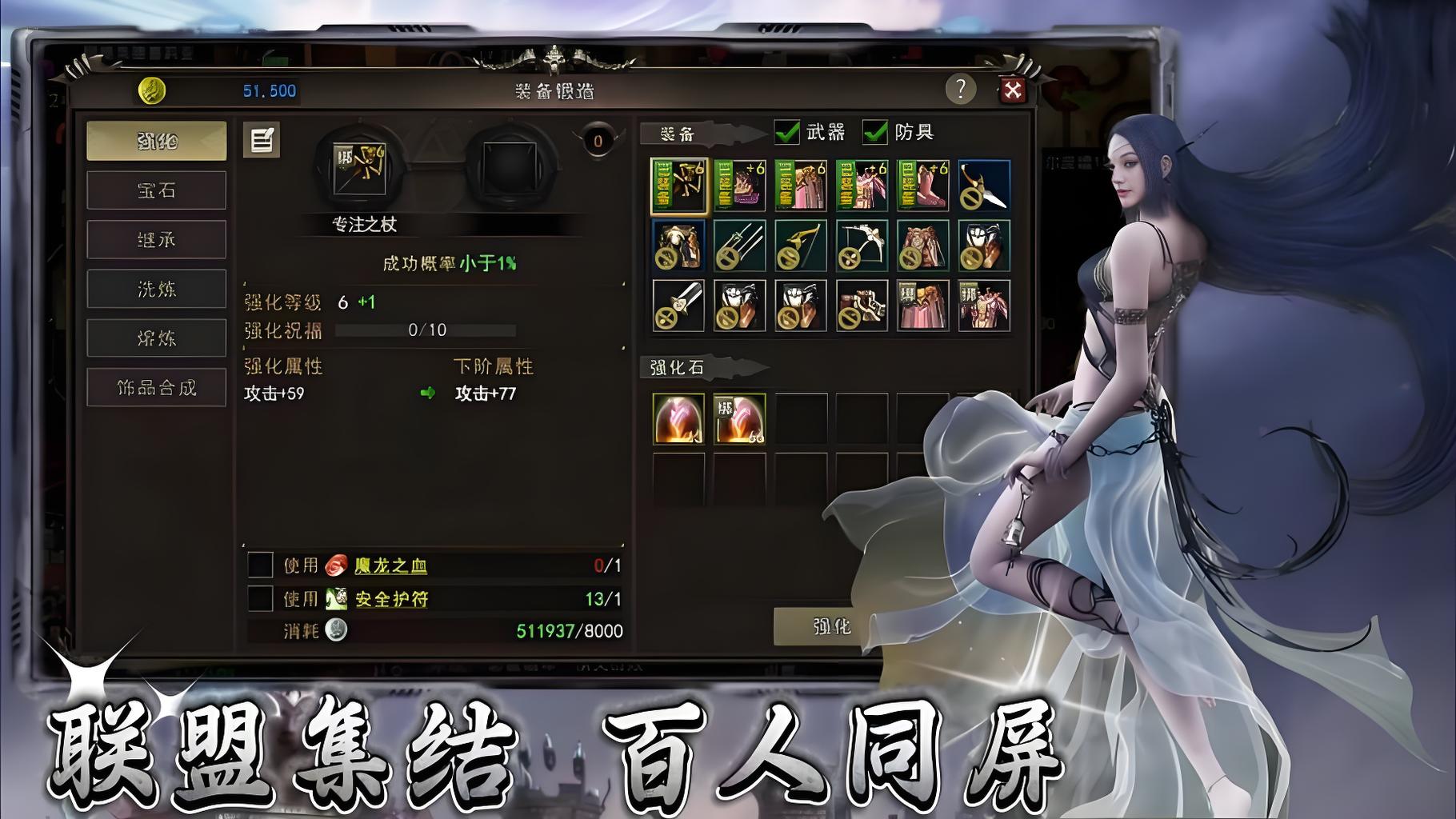The image size is (1456, 819).
Task: Select the bow icon in the second row
Action: 799,246
